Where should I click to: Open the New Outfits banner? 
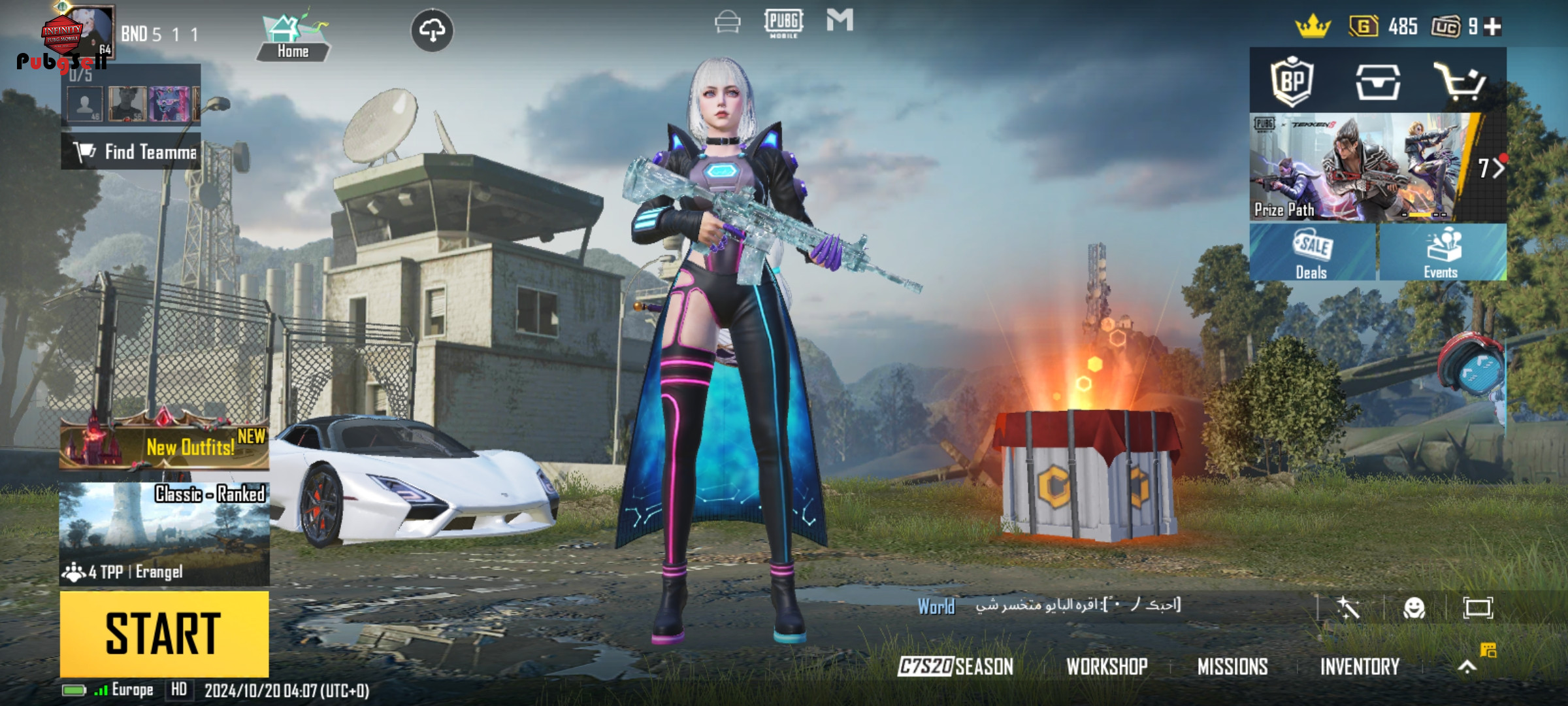pyautogui.click(x=164, y=446)
